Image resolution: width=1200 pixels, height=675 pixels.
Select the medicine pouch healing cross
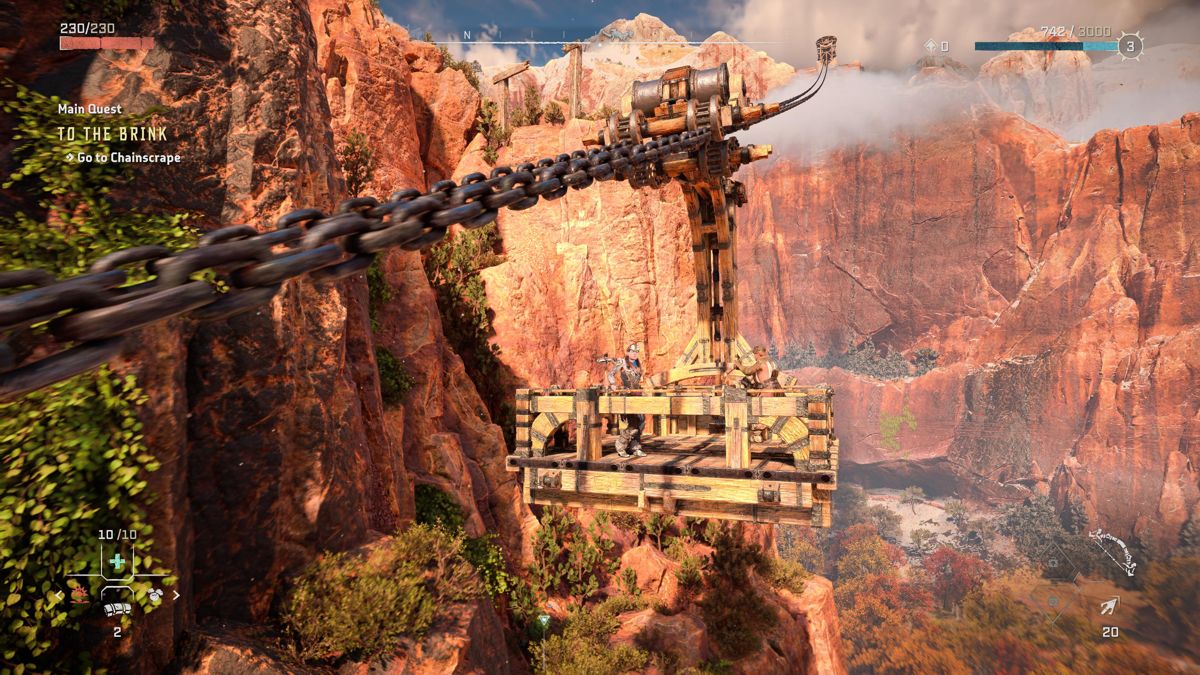point(117,561)
